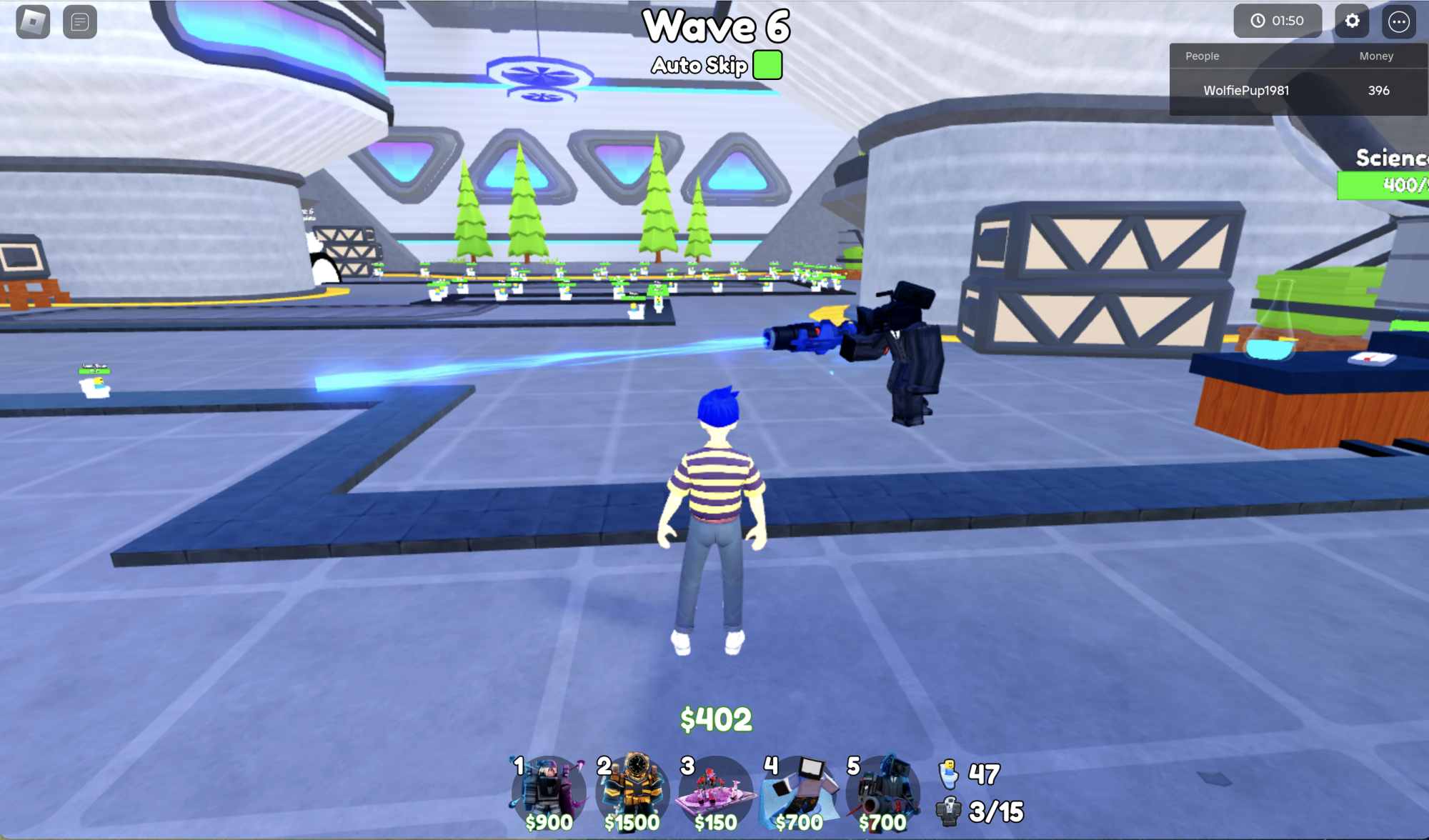The image size is (1429, 840).
Task: Open the circular ellipsis more-options menu
Action: point(1399,21)
